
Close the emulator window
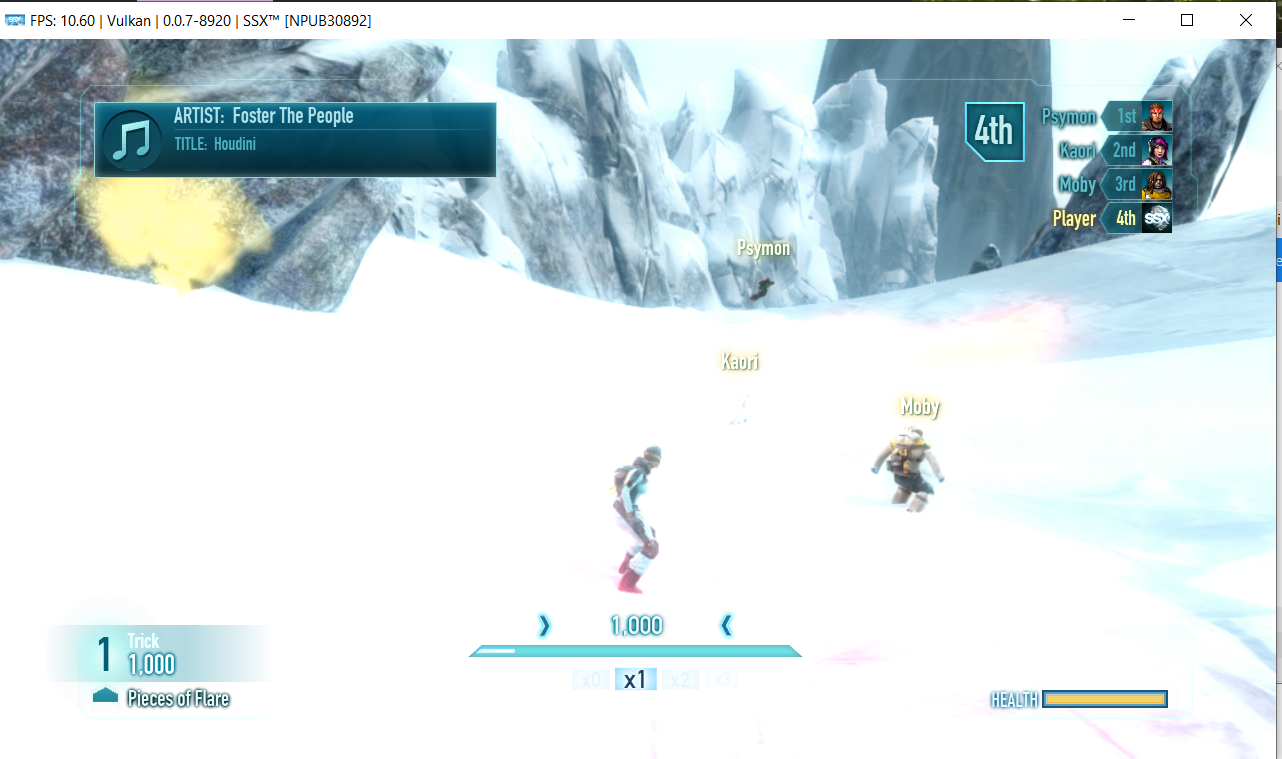pyautogui.click(x=1245, y=20)
